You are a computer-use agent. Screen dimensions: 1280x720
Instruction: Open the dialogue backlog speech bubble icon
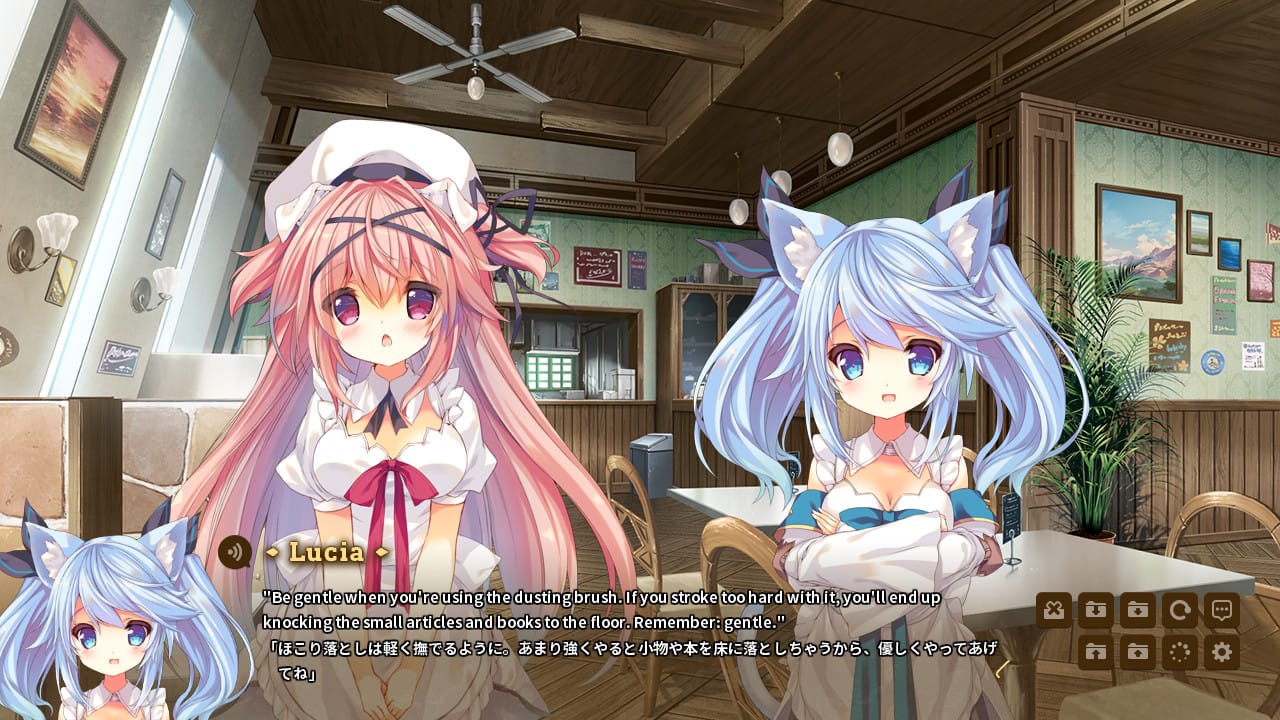click(1222, 610)
